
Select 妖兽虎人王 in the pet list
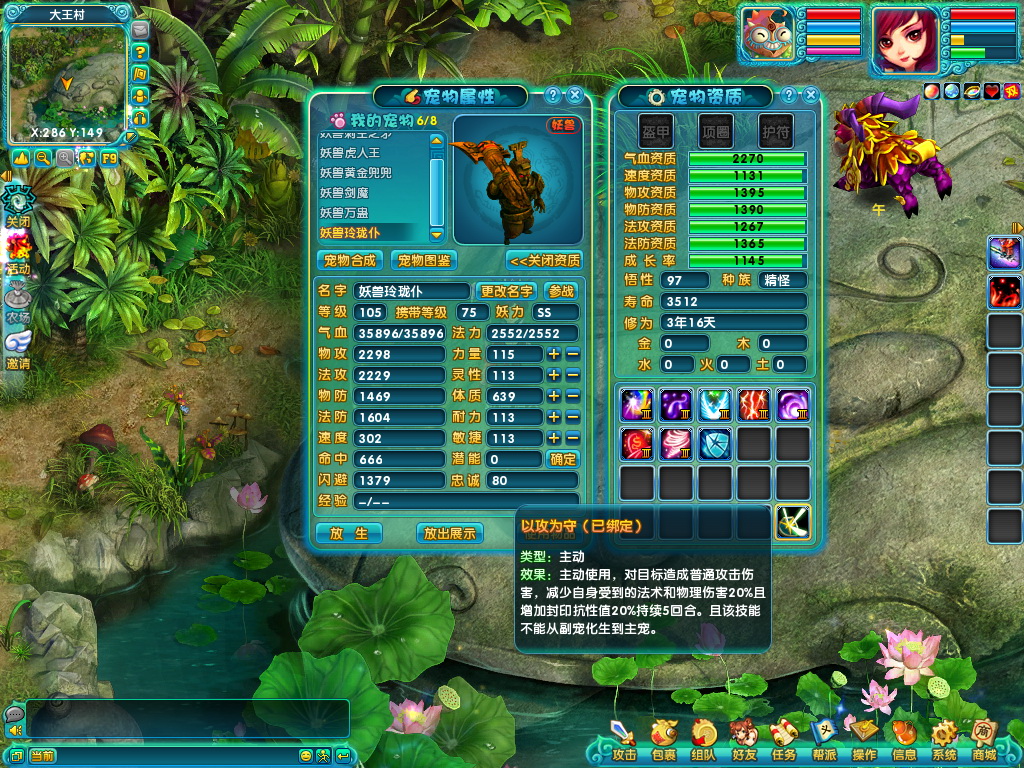350,153
